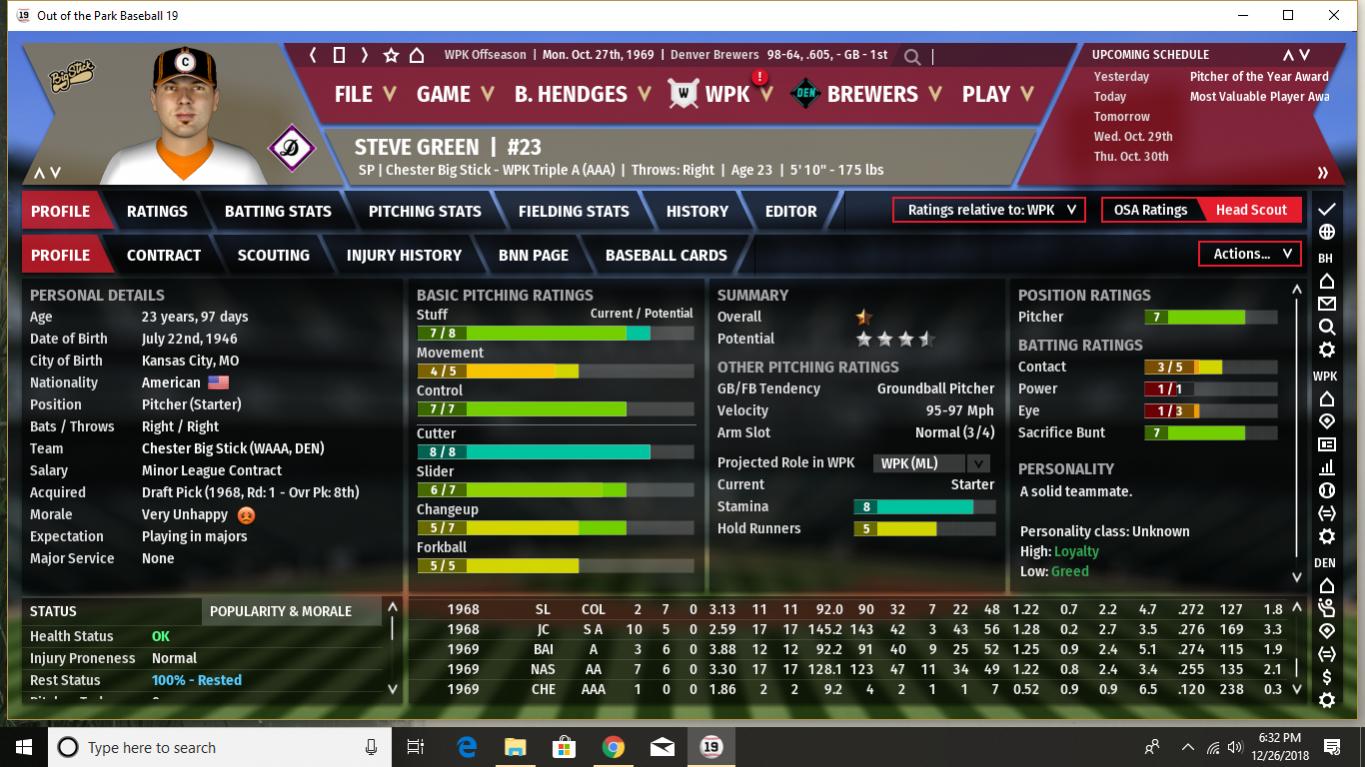The image size is (1365, 767).
Task: Open the BREWERS team menu
Action: [882, 94]
